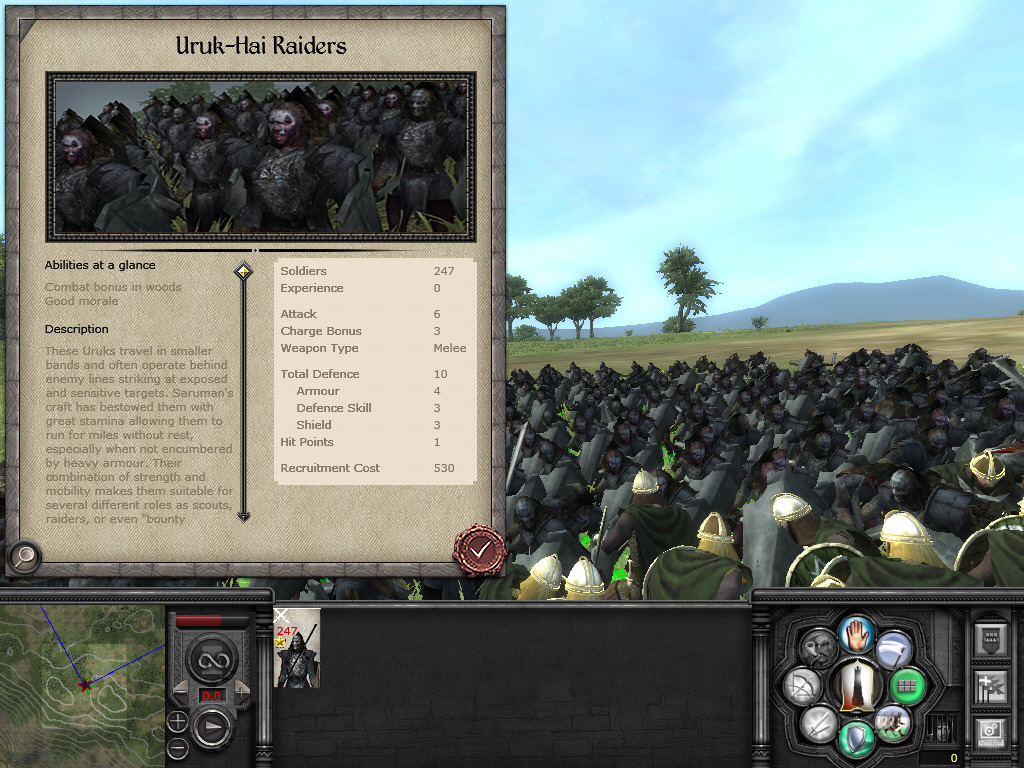
Task: Click the play button to resume battle
Action: tap(212, 728)
